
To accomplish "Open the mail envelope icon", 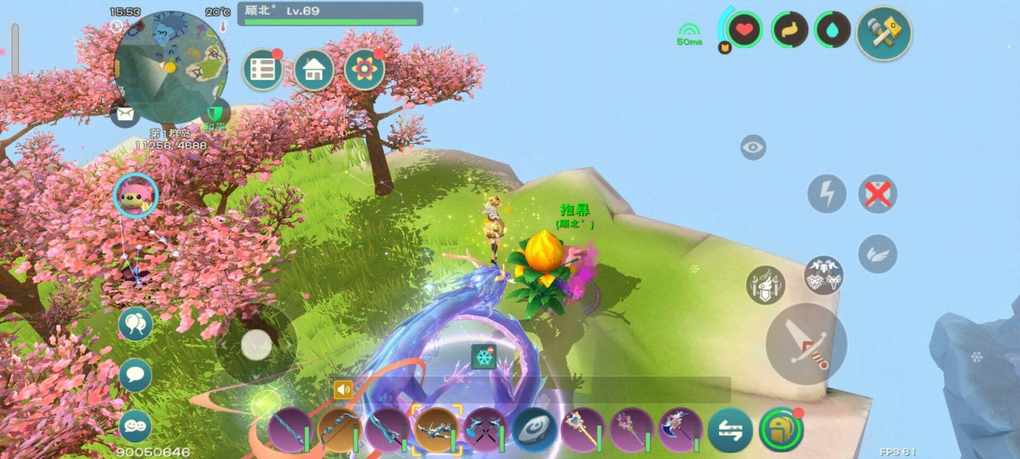I will 124,115.
